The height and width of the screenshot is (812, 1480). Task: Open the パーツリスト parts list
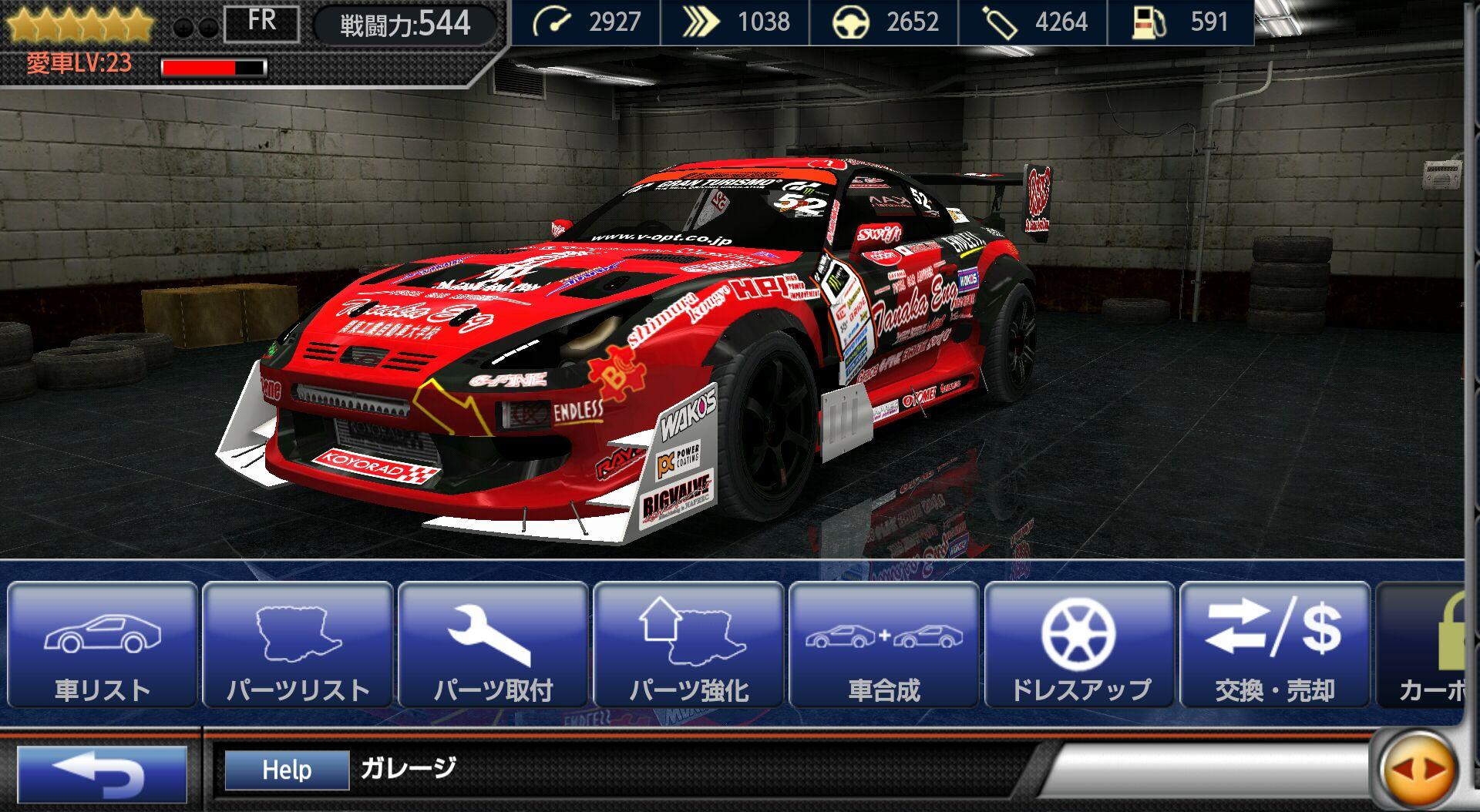[298, 646]
